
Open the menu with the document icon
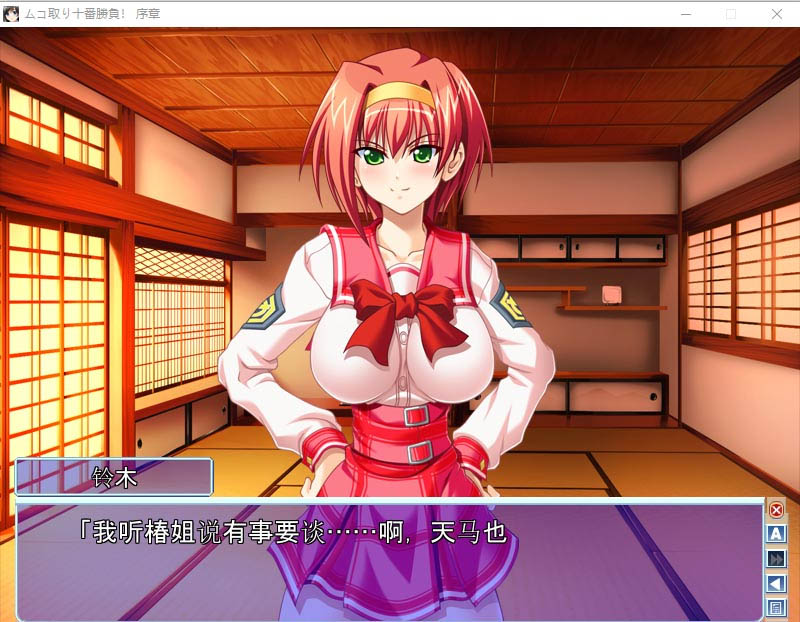(776, 607)
